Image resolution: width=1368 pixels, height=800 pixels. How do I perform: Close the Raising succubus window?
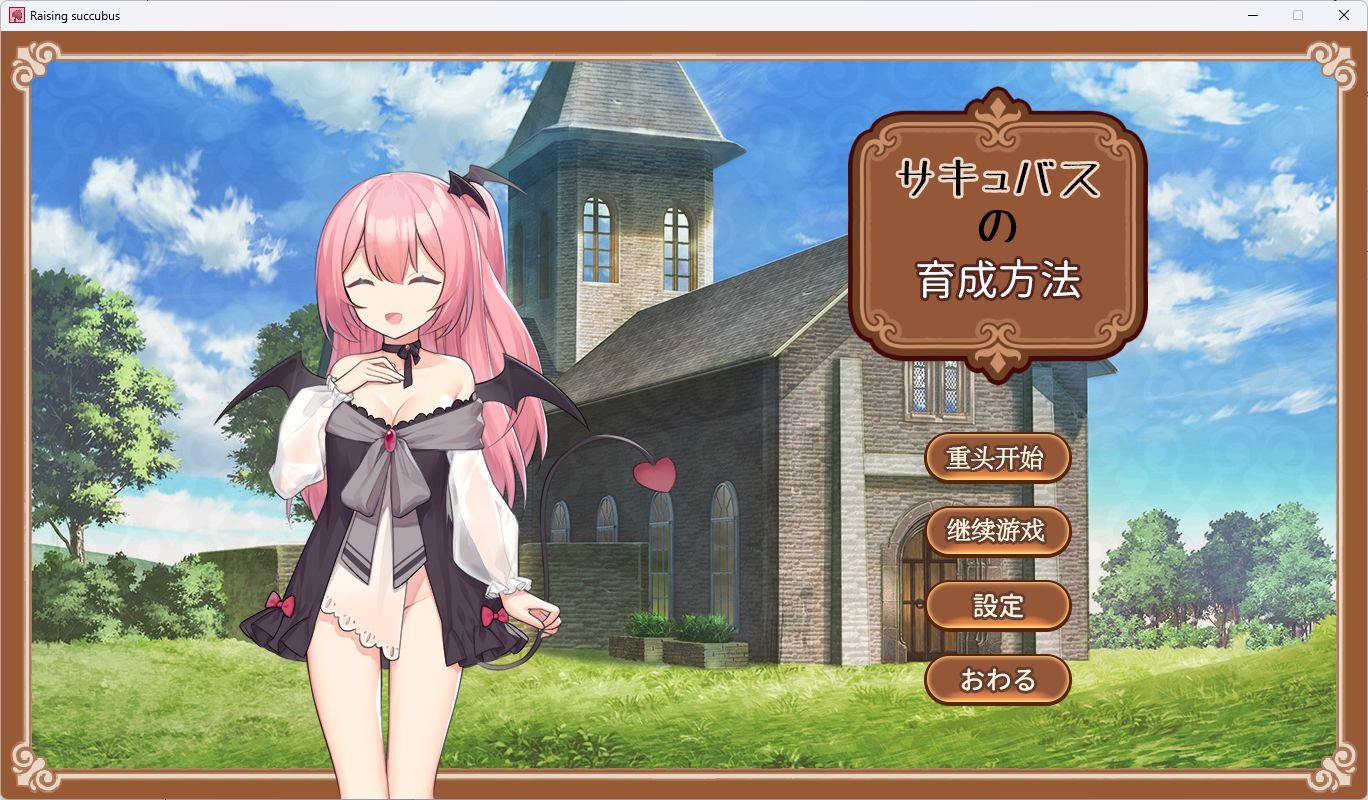pos(1343,15)
